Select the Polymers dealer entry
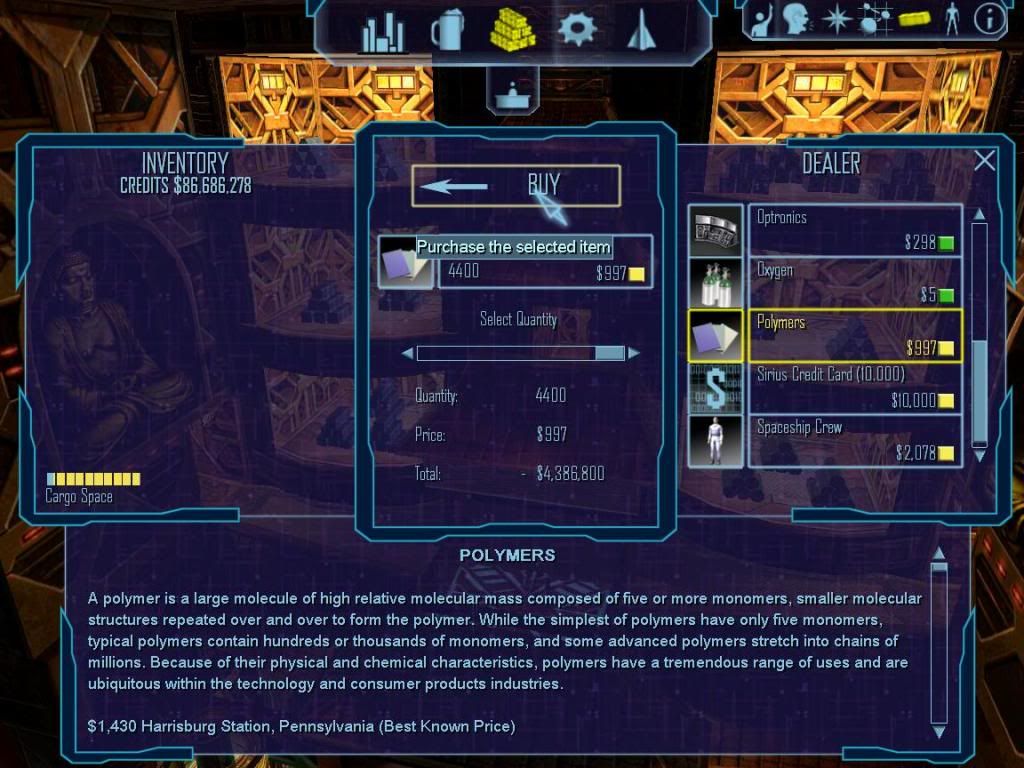1024x768 pixels. pos(854,335)
